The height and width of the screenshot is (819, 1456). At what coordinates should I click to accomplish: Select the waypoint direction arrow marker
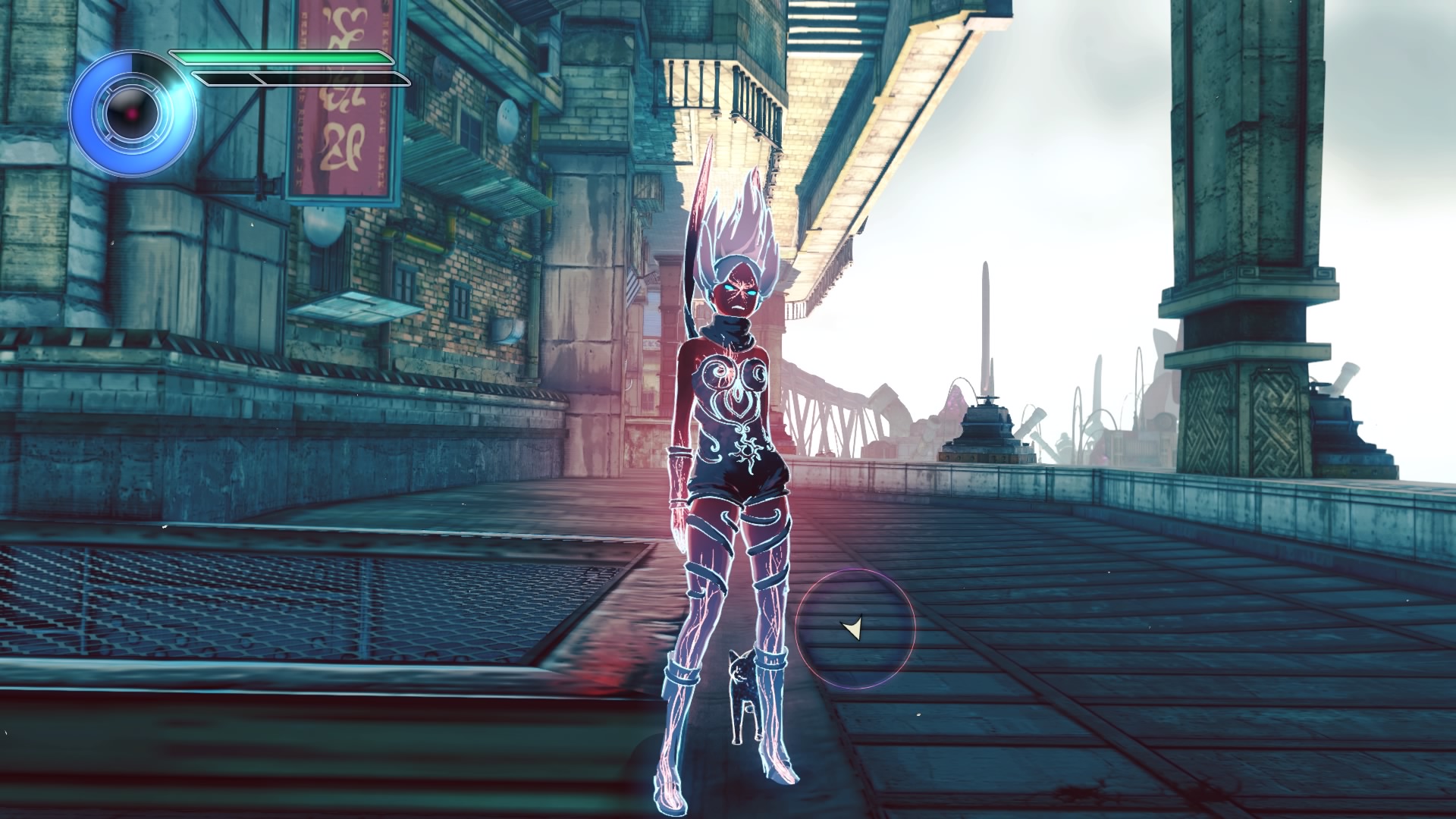(x=853, y=628)
